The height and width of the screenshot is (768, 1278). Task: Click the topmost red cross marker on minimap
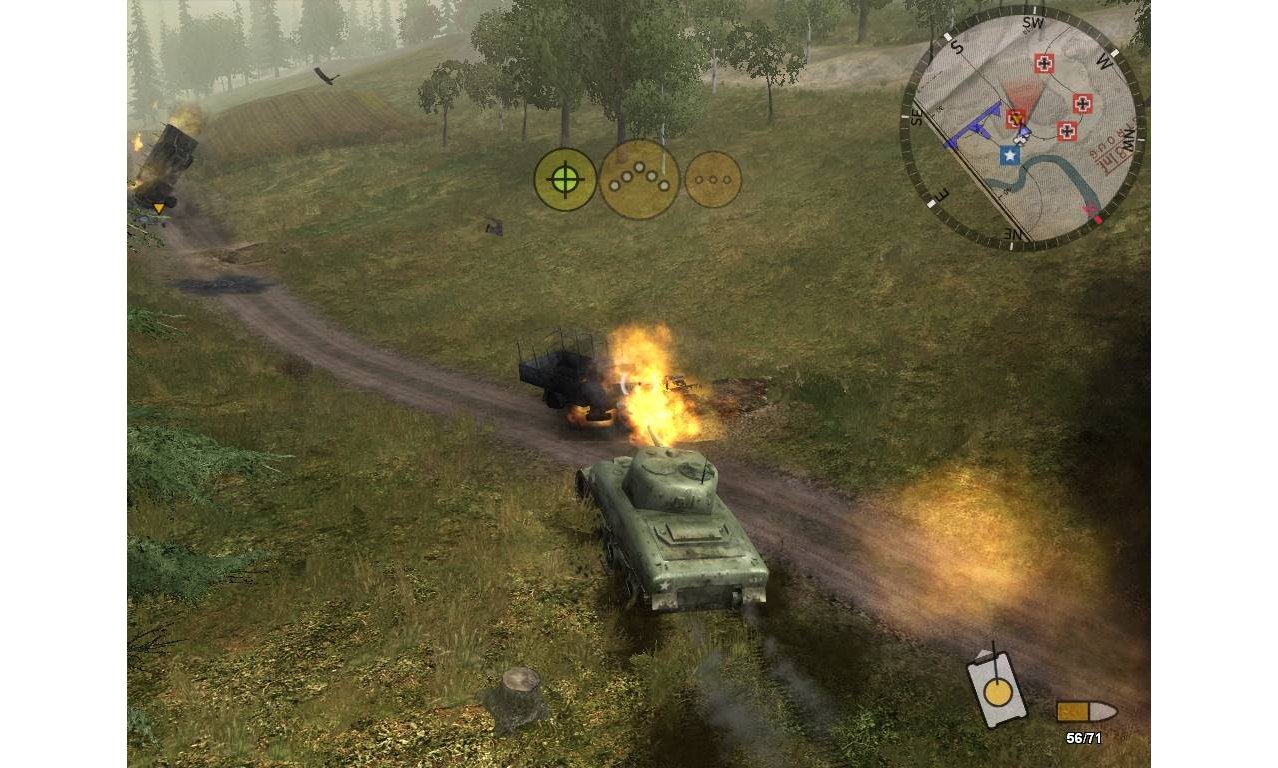(x=1044, y=64)
